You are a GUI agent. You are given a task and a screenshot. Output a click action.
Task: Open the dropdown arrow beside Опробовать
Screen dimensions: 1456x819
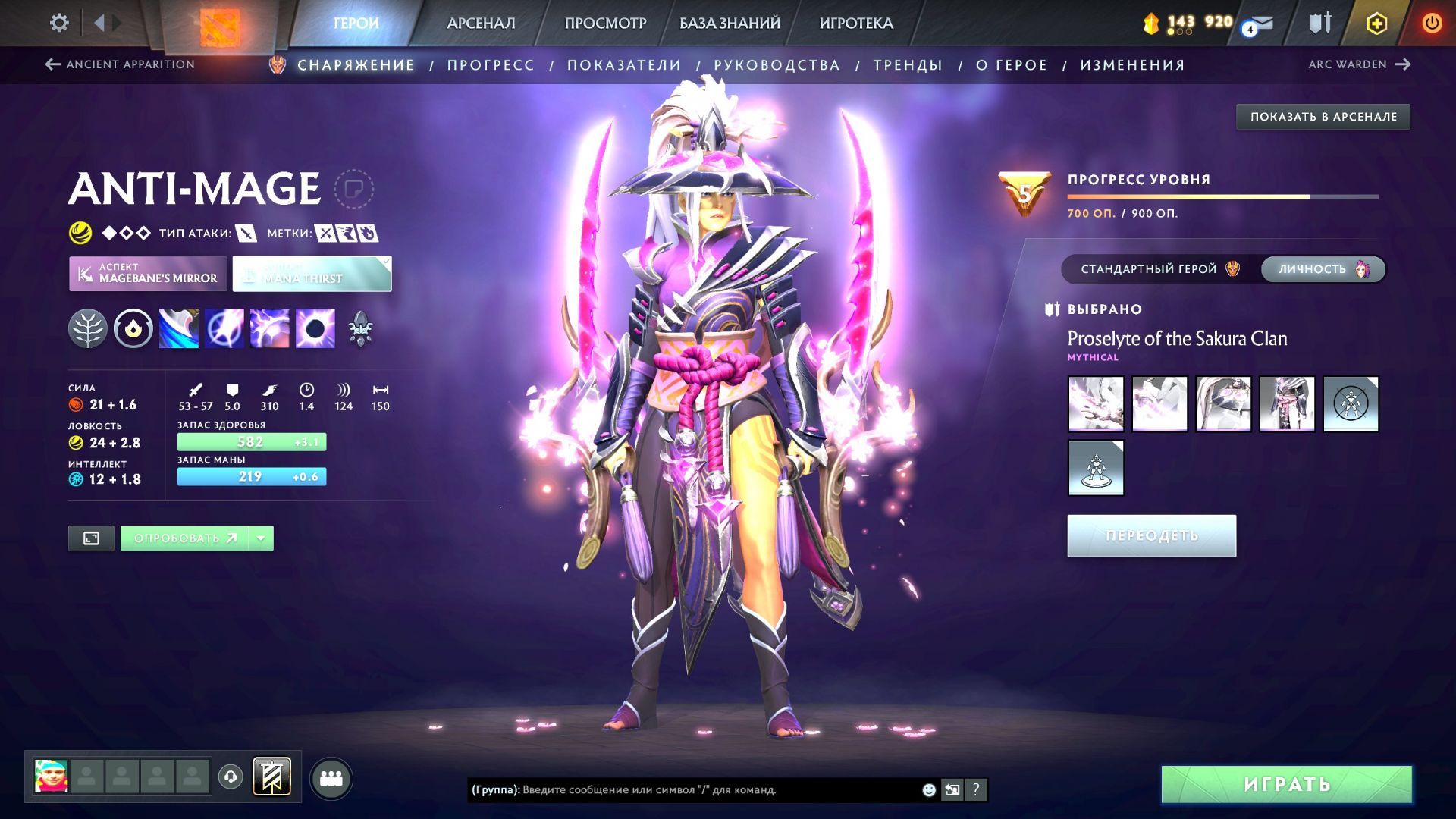pyautogui.click(x=261, y=538)
